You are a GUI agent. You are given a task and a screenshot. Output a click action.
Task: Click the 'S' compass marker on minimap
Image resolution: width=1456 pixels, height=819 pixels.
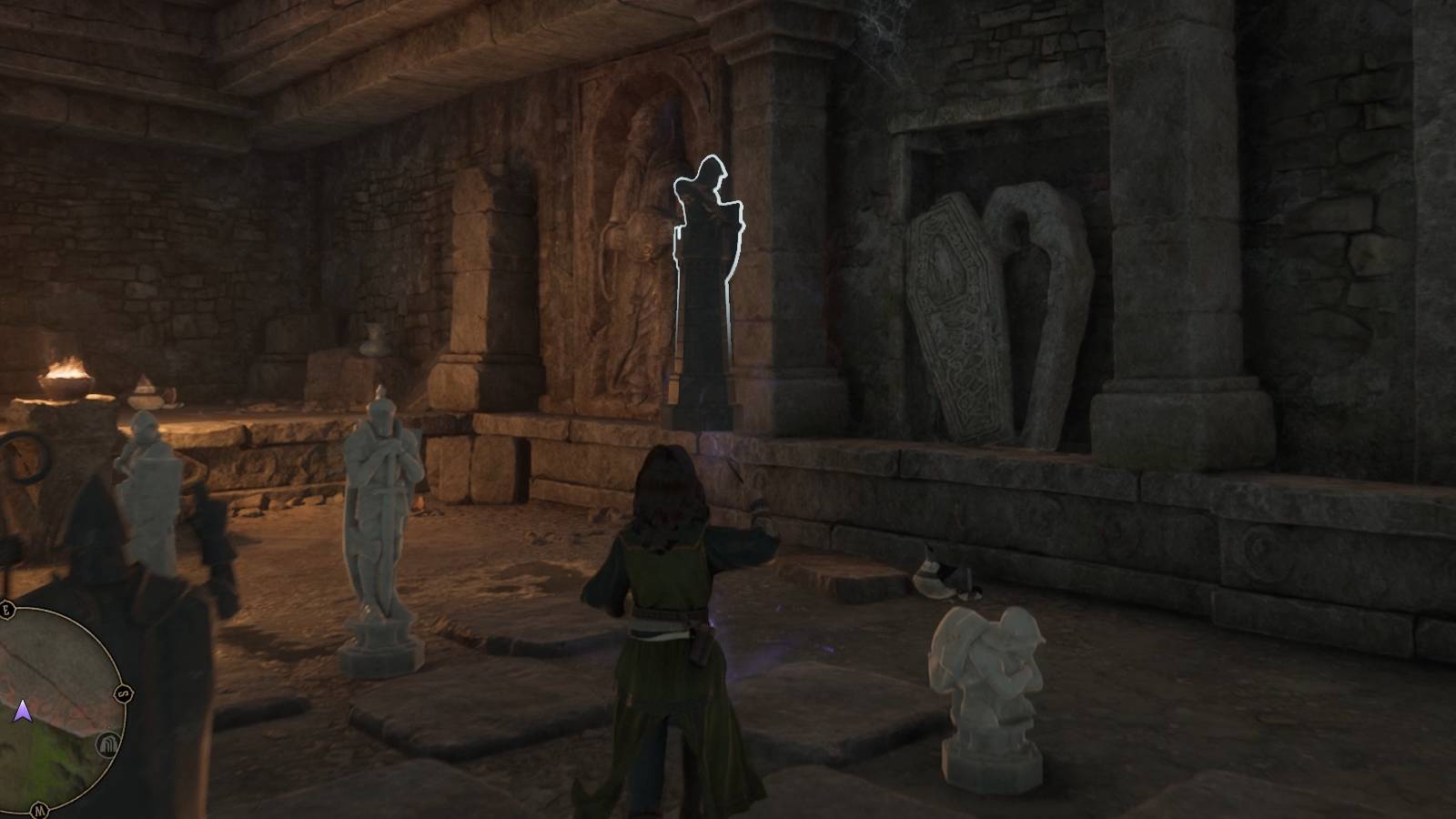point(124,694)
